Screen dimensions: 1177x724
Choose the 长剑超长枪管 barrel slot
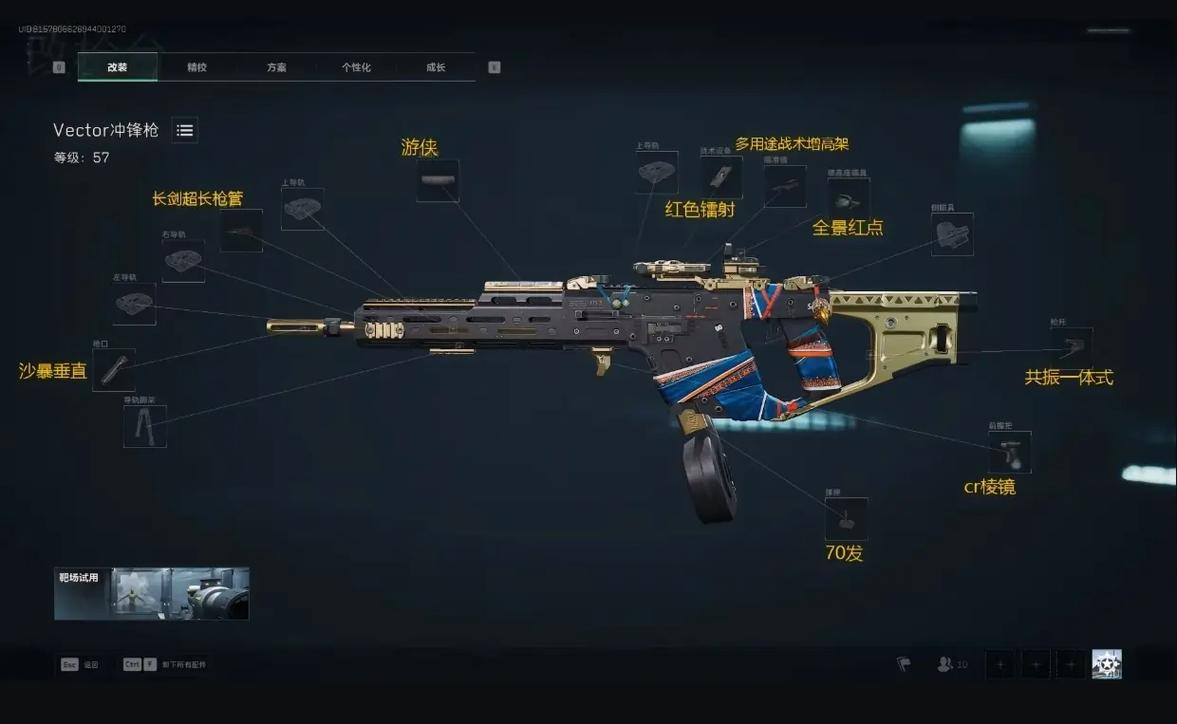(x=241, y=231)
